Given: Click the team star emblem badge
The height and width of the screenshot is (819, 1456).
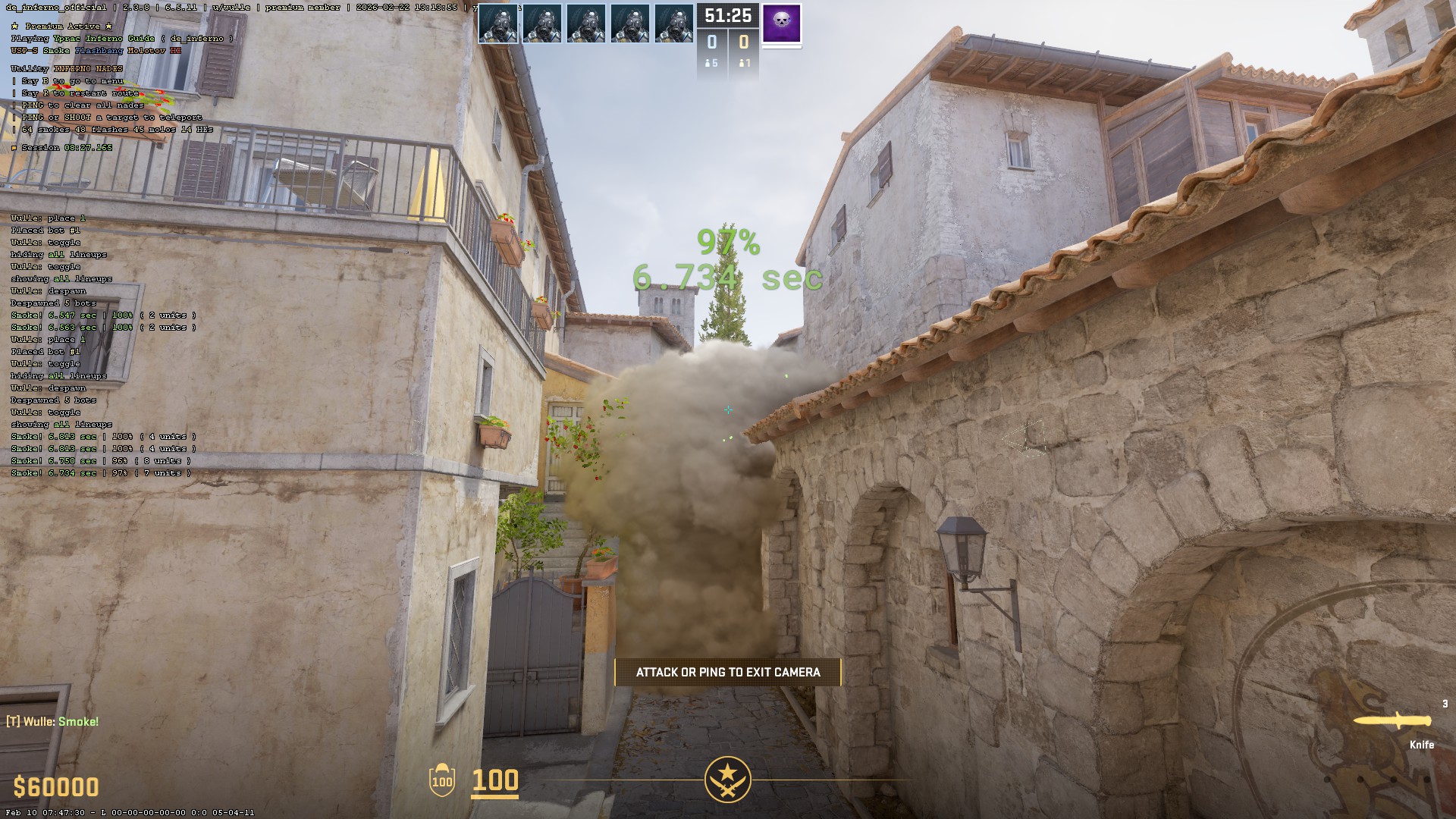Looking at the screenshot, I should point(727,779).
